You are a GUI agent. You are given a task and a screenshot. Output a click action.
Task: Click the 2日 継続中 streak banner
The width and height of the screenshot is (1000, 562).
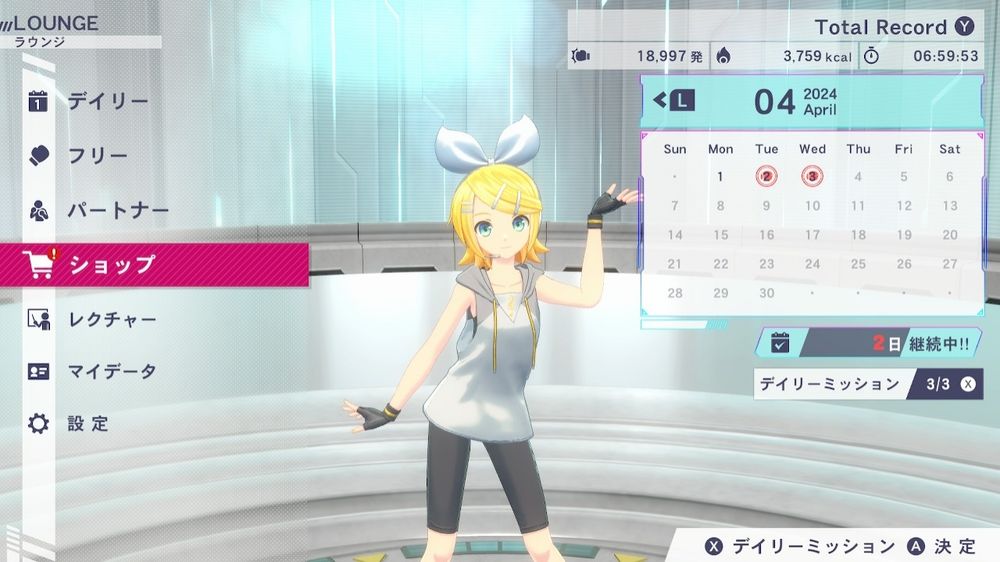click(x=868, y=343)
